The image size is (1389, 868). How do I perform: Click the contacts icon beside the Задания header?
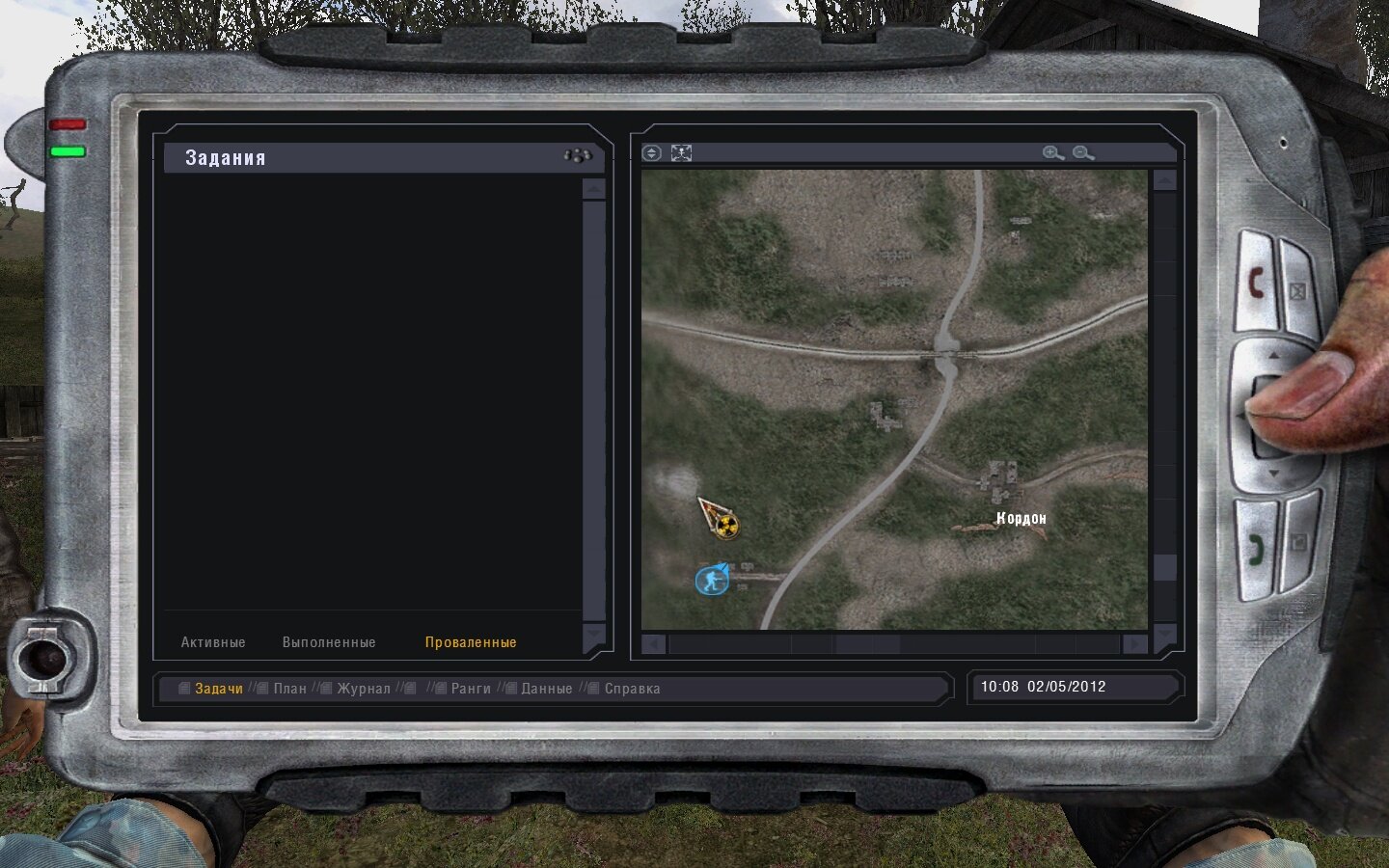coord(575,154)
